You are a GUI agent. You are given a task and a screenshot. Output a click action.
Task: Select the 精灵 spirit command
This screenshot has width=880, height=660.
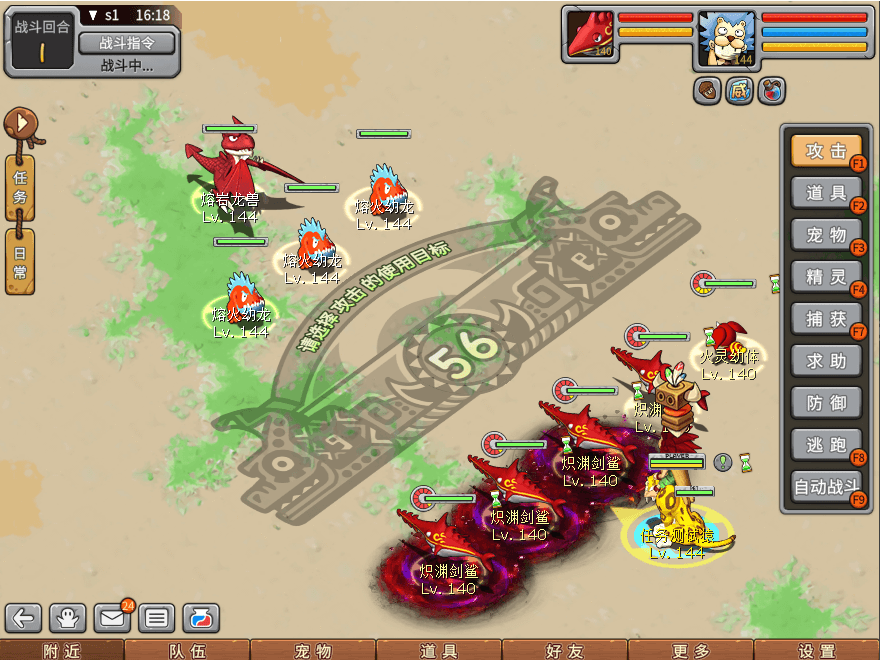pyautogui.click(x=826, y=277)
